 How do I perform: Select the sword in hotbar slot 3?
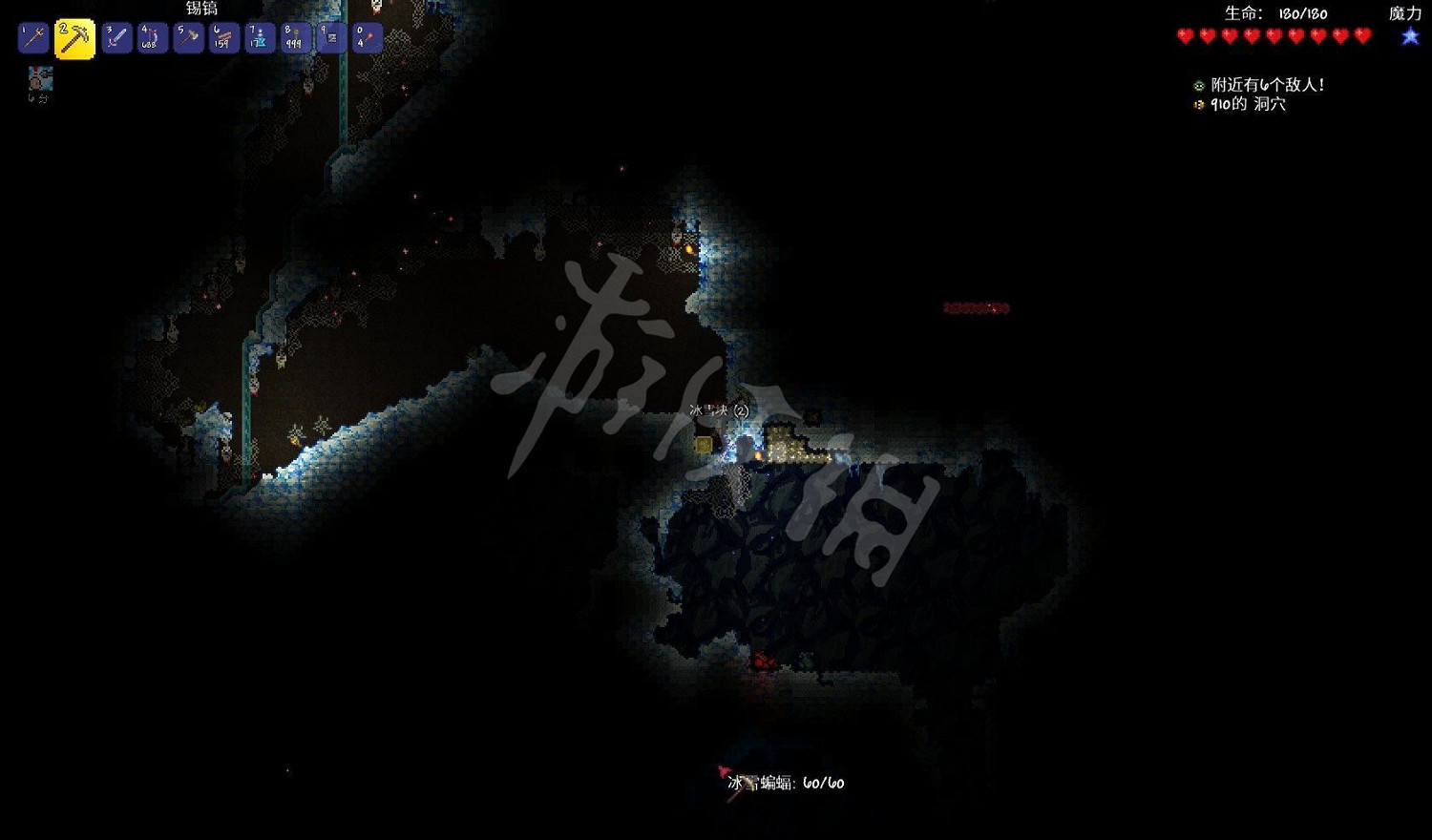[116, 36]
